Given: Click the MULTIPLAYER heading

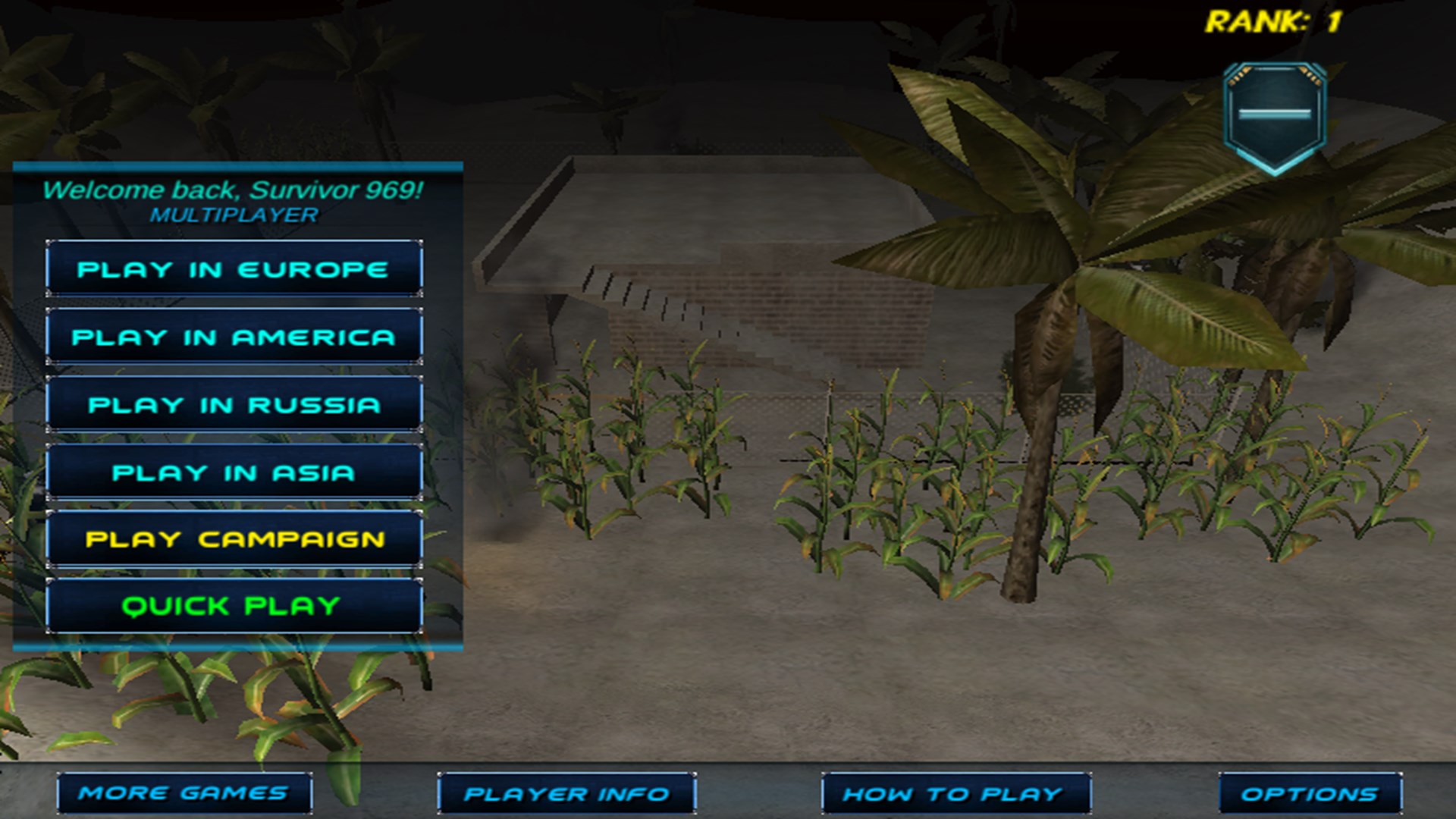Looking at the screenshot, I should click(x=234, y=214).
